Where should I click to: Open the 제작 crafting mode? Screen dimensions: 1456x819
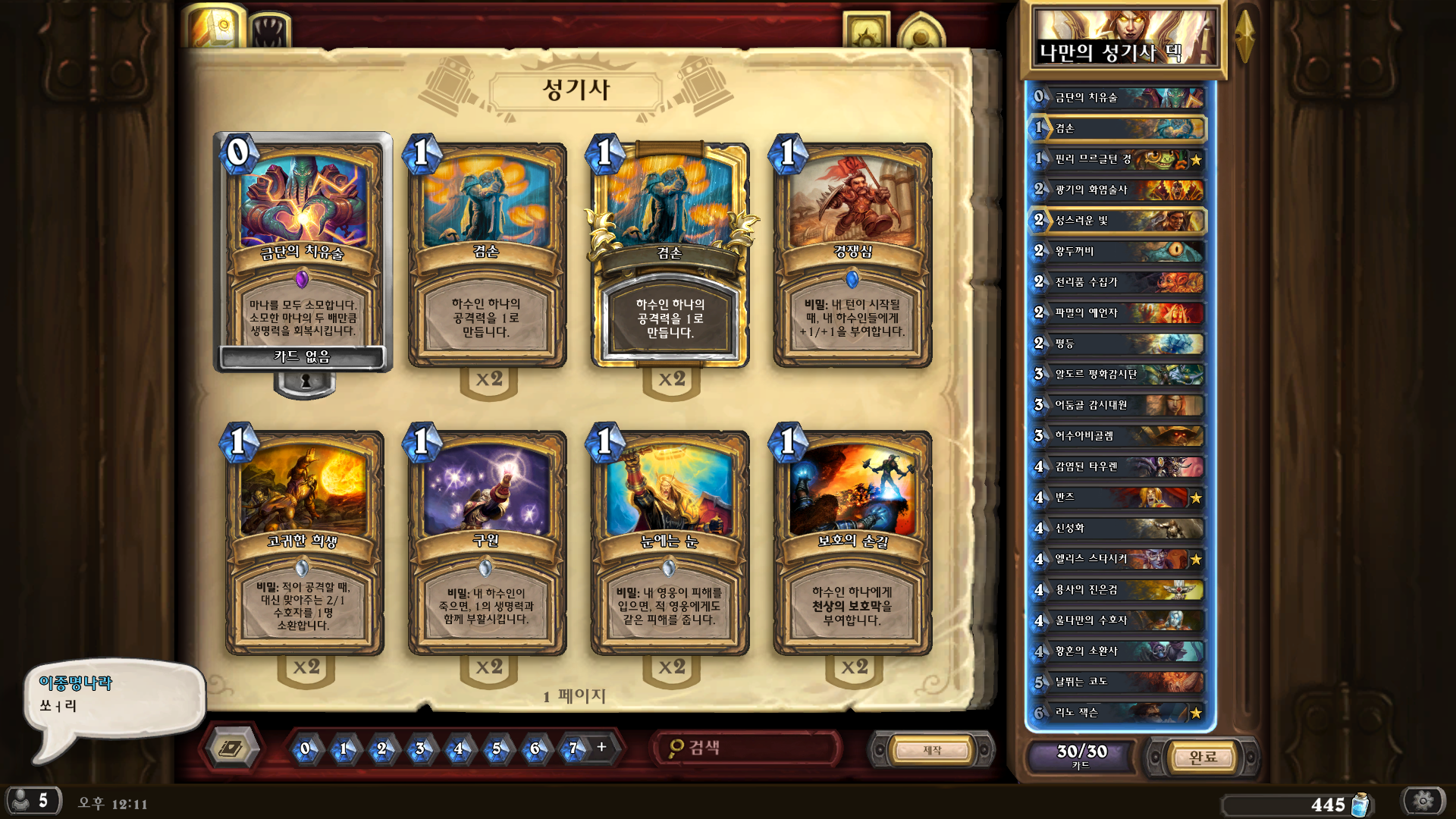click(932, 750)
